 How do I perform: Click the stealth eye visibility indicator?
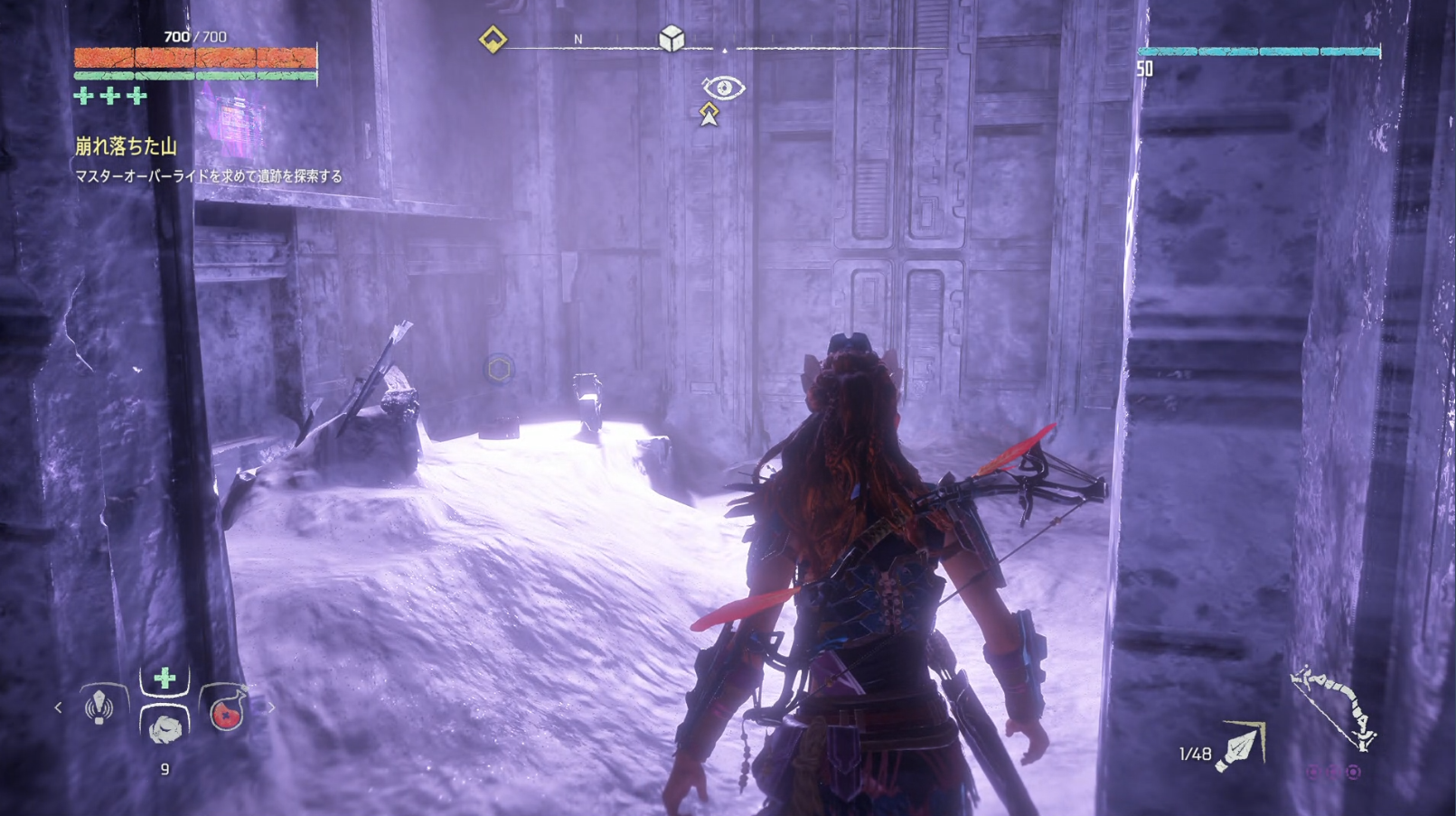click(723, 88)
